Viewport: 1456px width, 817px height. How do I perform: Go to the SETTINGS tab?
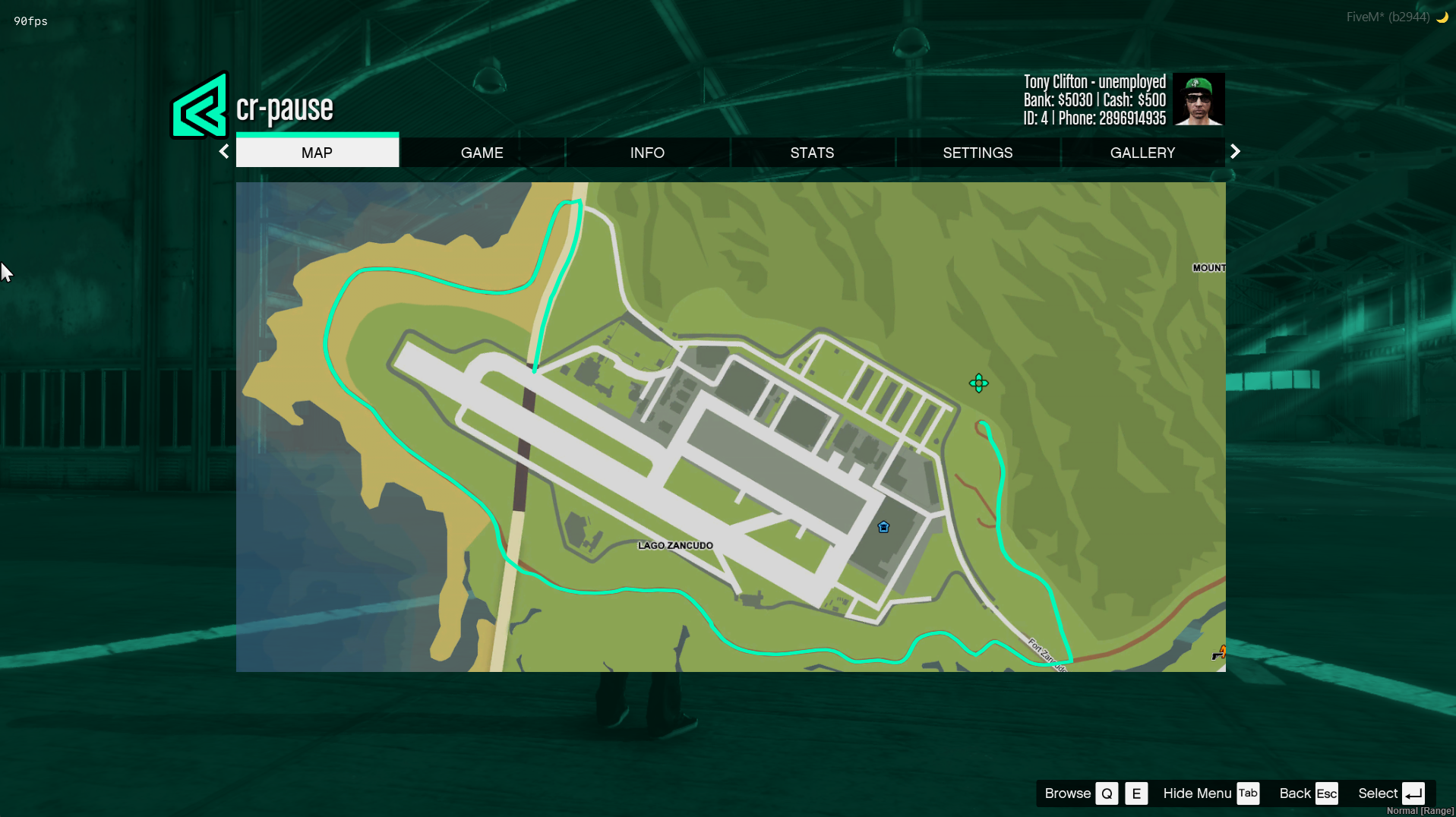(x=978, y=153)
